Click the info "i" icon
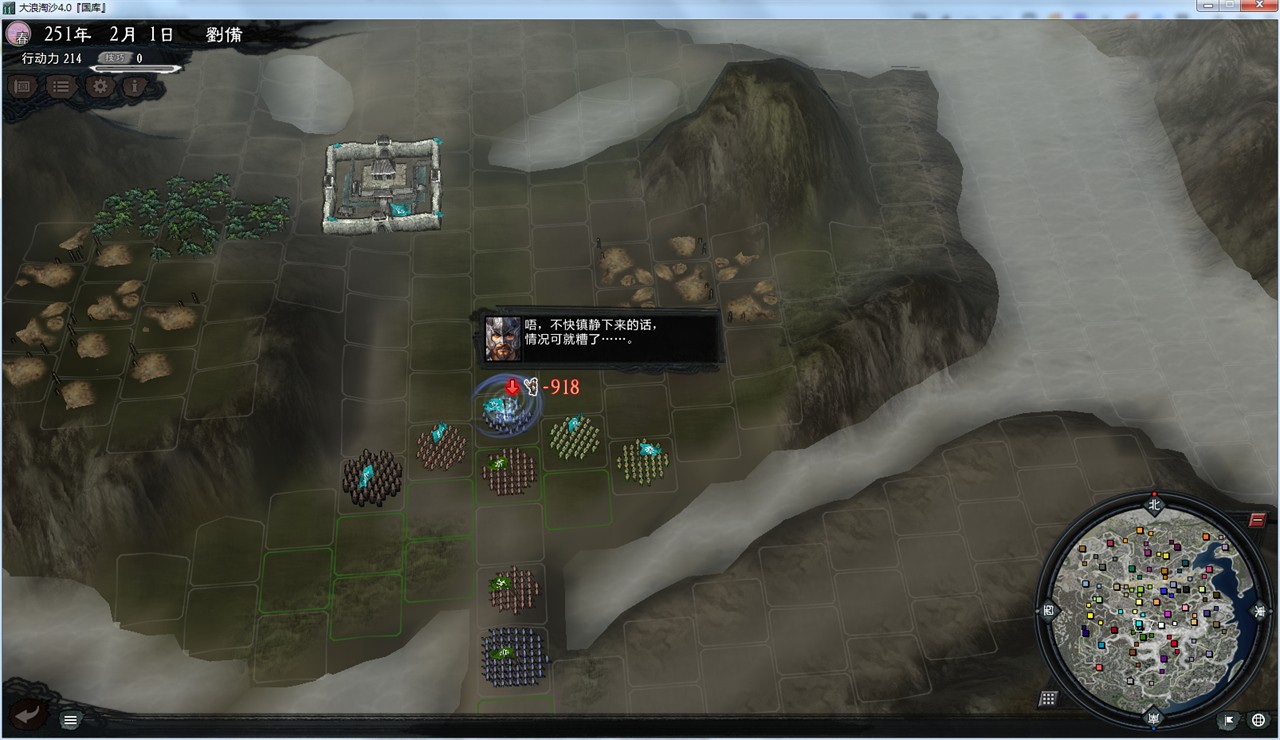Screen dimensions: 1280x740 pyautogui.click(x=135, y=86)
